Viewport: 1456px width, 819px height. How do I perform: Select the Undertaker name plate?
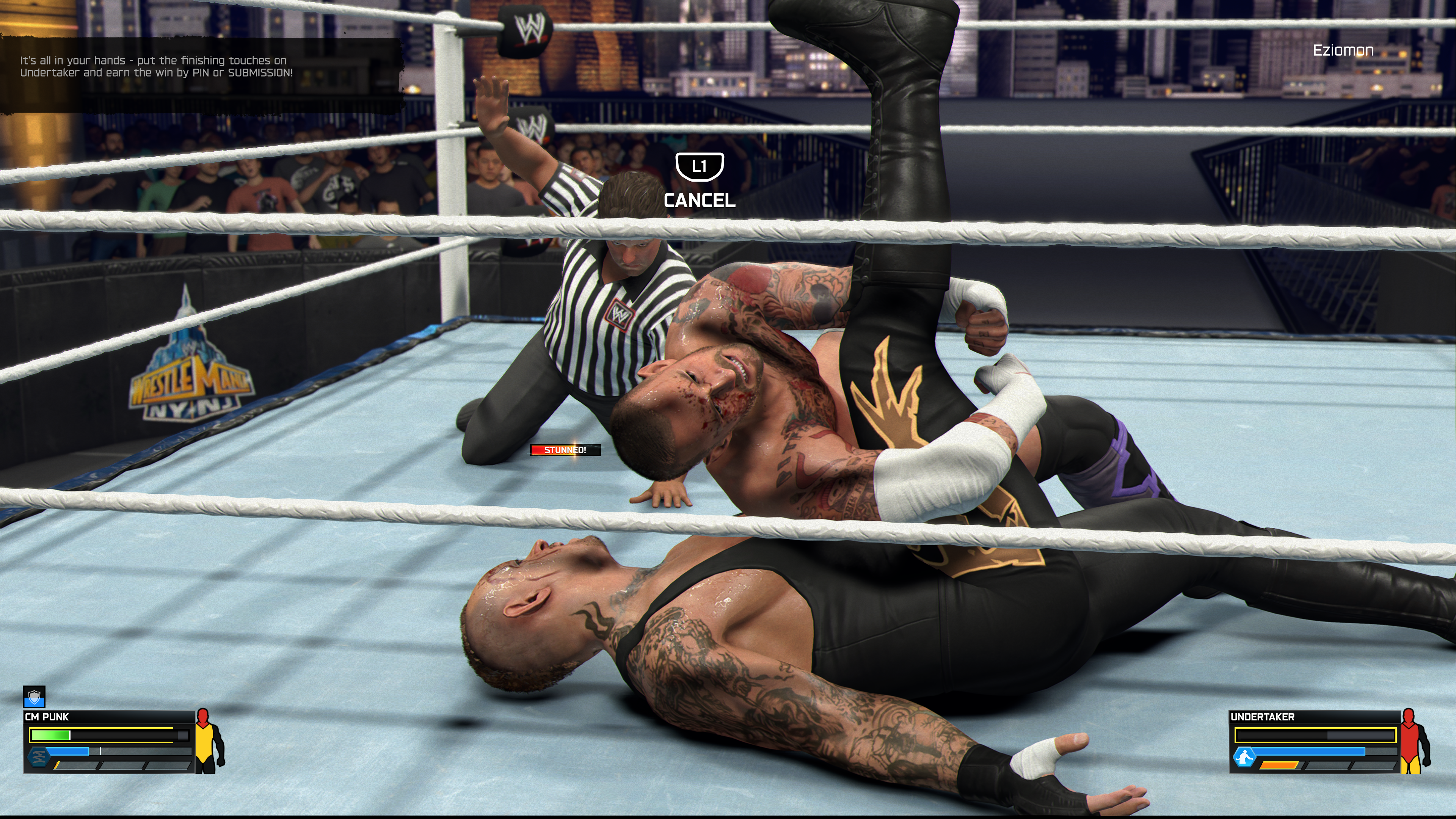coord(1262,717)
